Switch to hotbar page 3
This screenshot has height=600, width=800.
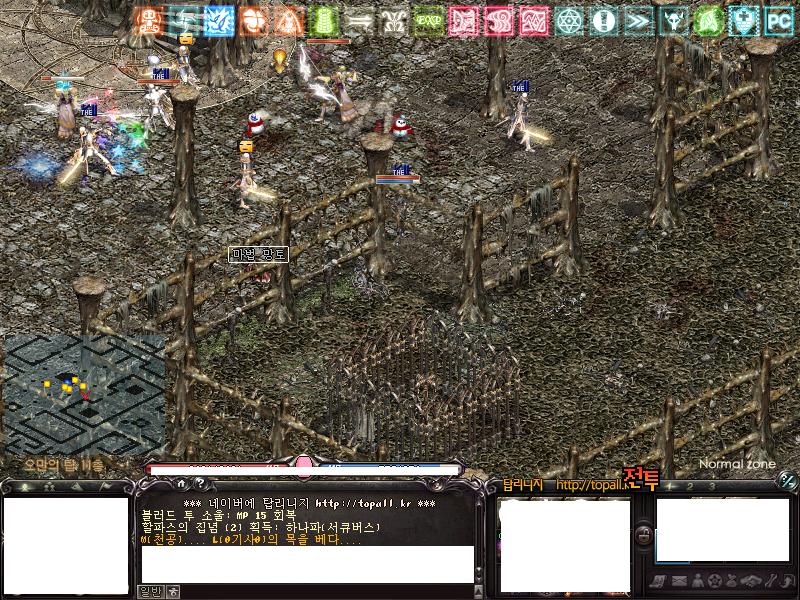(x=712, y=486)
